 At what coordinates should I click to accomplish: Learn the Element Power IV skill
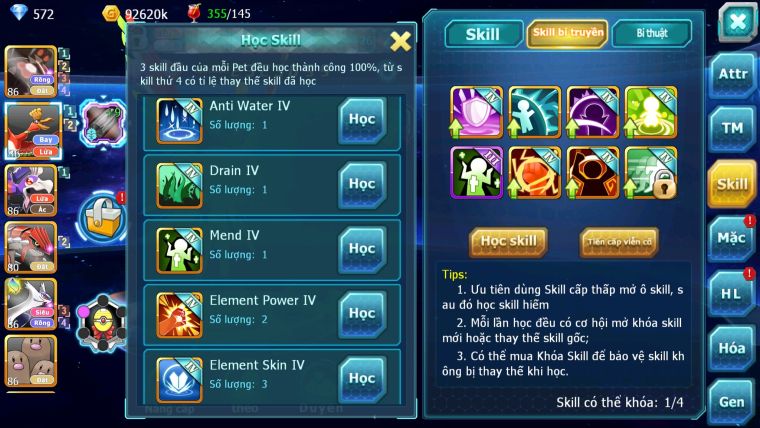point(362,313)
